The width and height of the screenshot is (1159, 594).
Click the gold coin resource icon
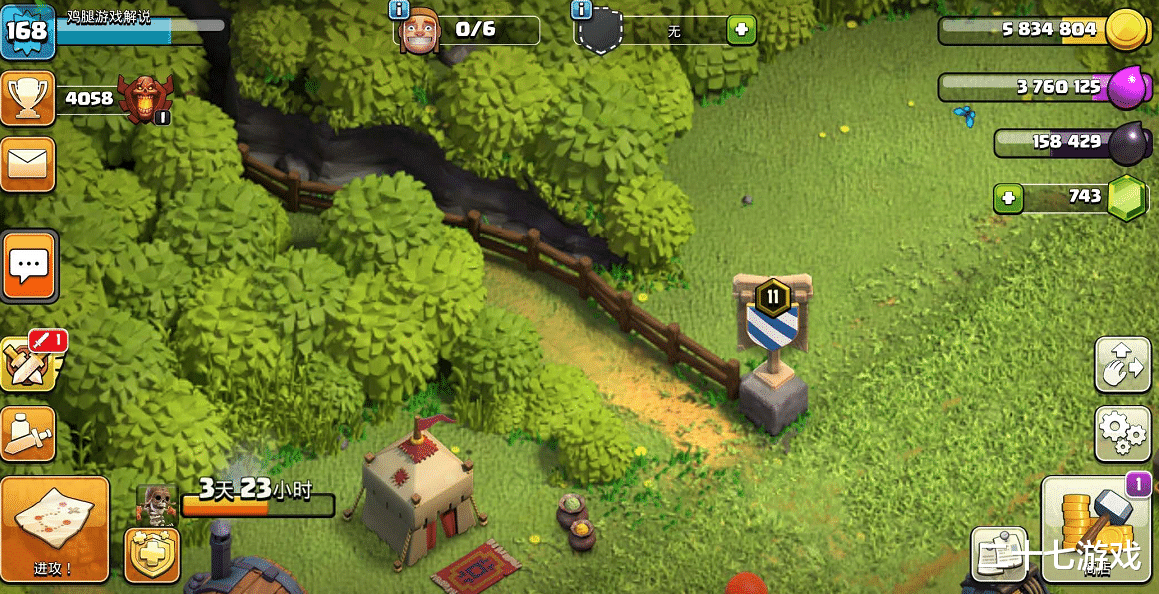[x=1126, y=30]
